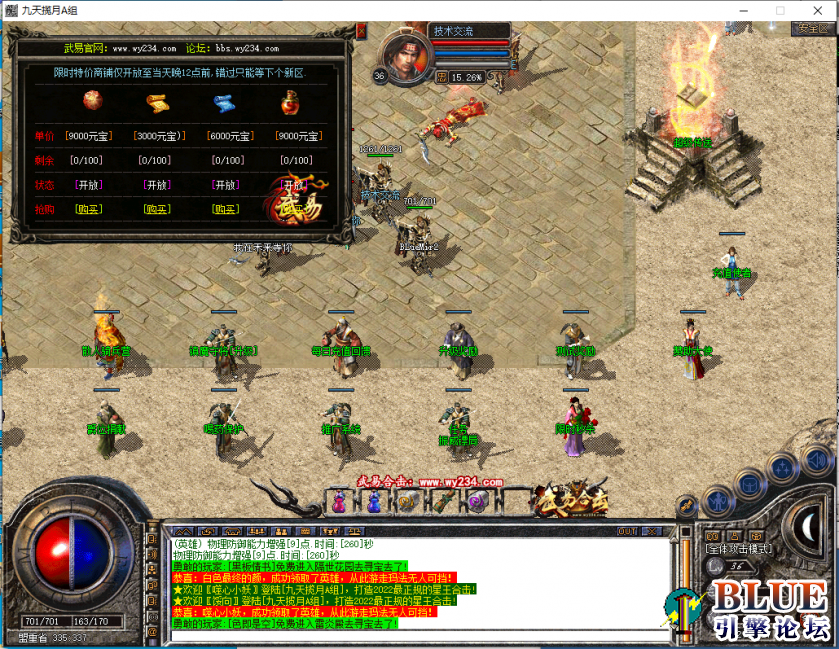
Task: Click the orange satellite-shaped round icon
Action: 687,505
